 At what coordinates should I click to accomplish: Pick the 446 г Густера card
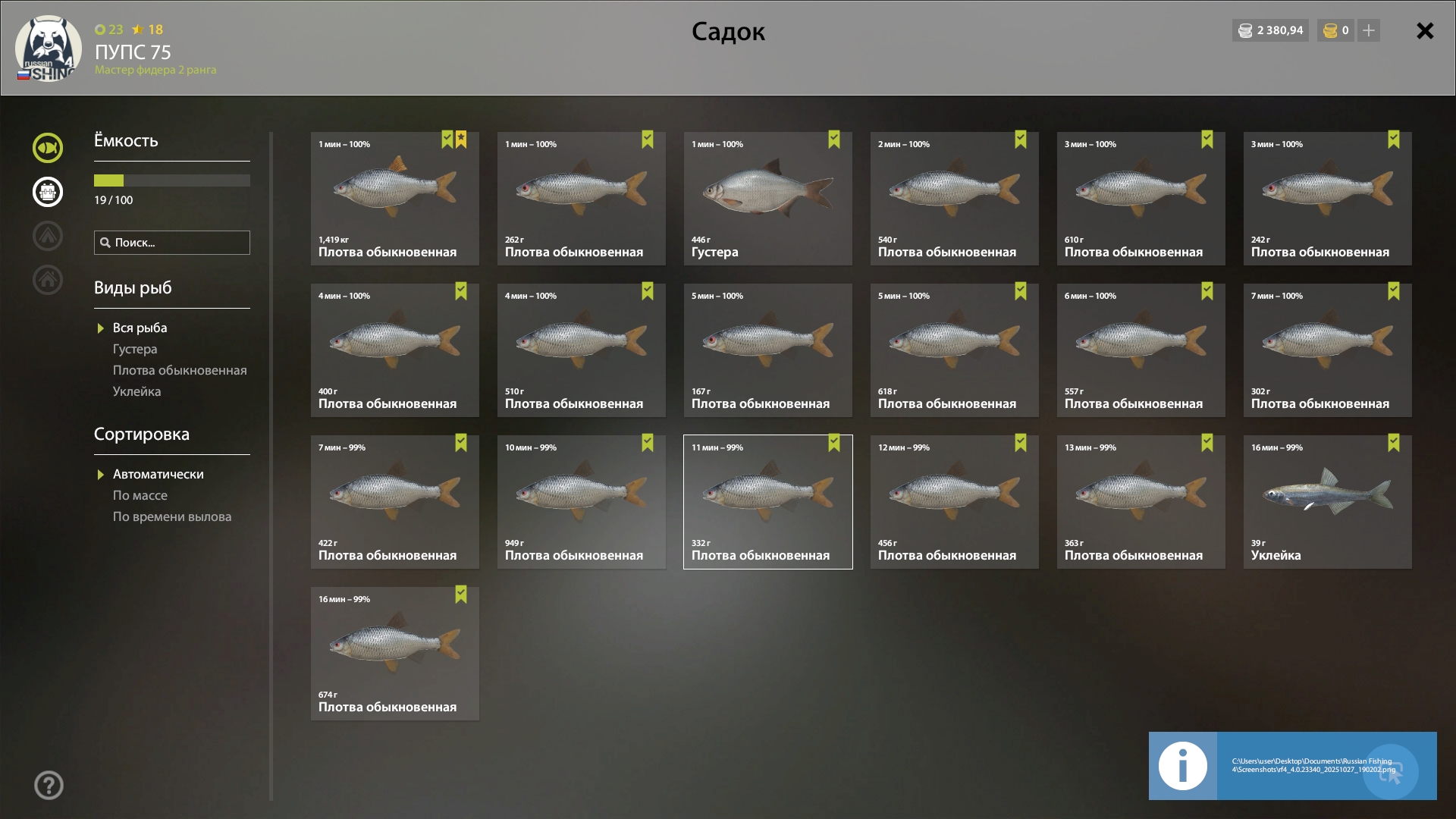pos(767,199)
